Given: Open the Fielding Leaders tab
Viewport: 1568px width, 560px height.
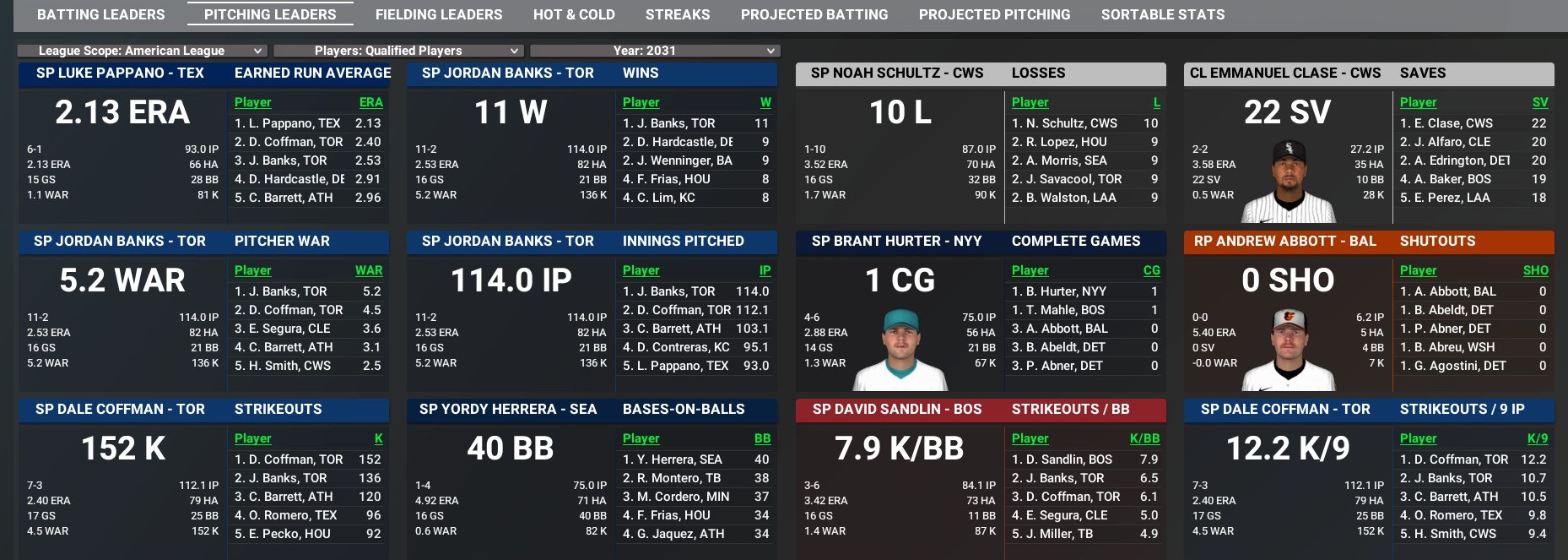Looking at the screenshot, I should pos(438,14).
